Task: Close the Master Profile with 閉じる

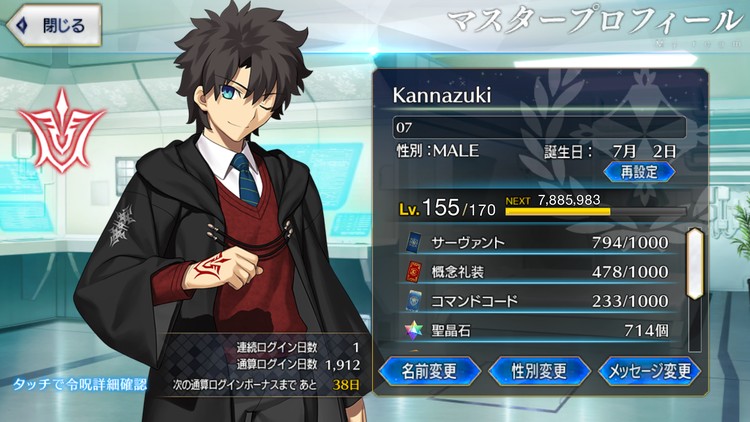Action: tap(52, 25)
